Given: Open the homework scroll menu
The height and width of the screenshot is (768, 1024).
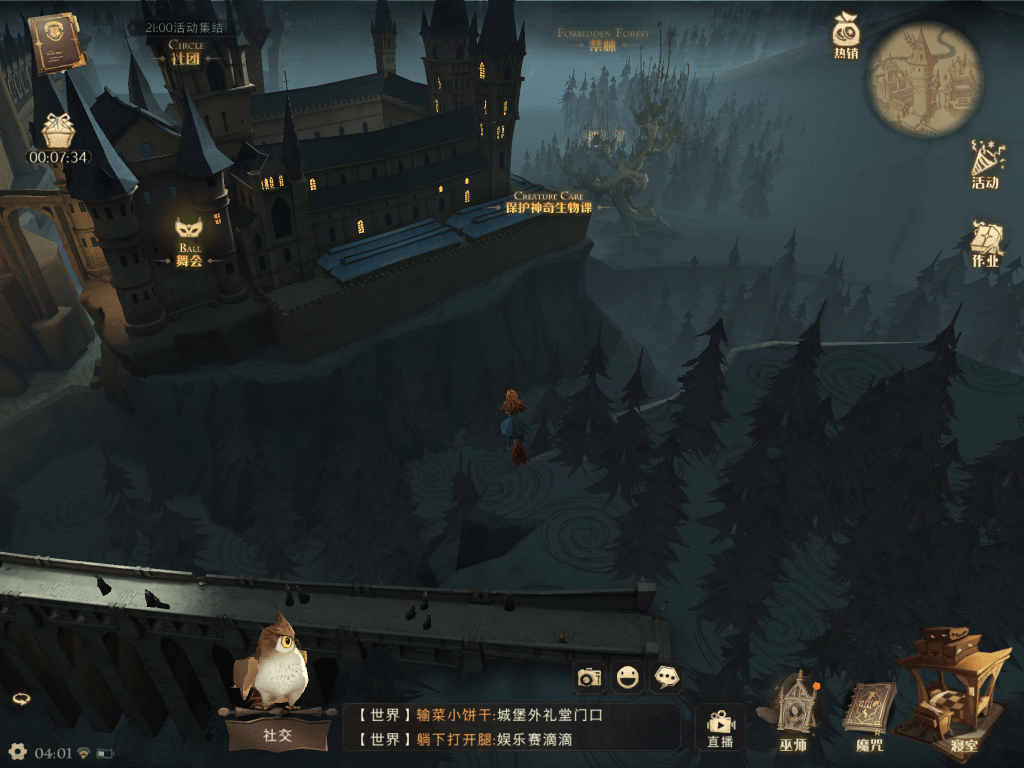Looking at the screenshot, I should 985,244.
